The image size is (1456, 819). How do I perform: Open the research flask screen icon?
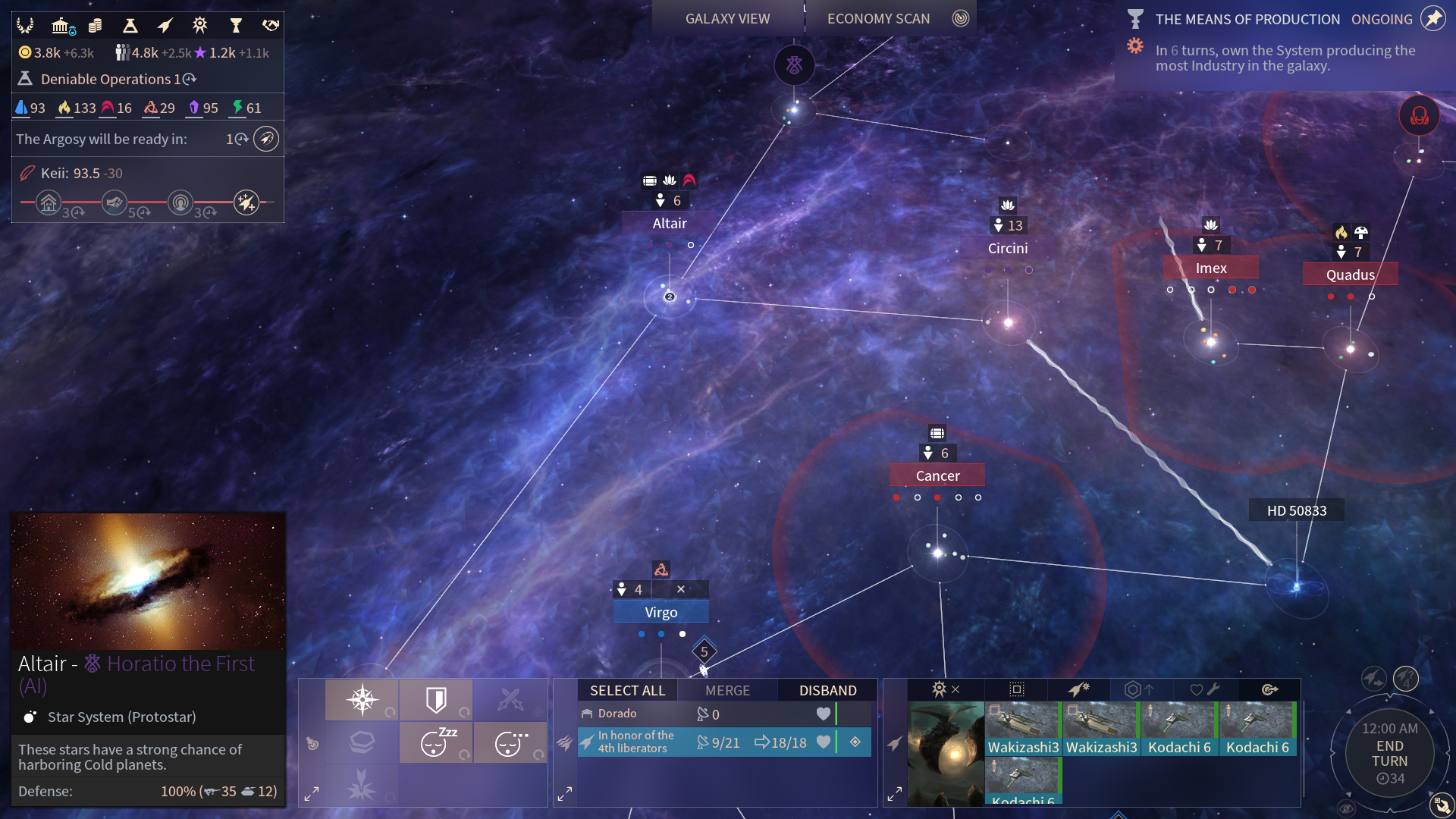pos(130,26)
